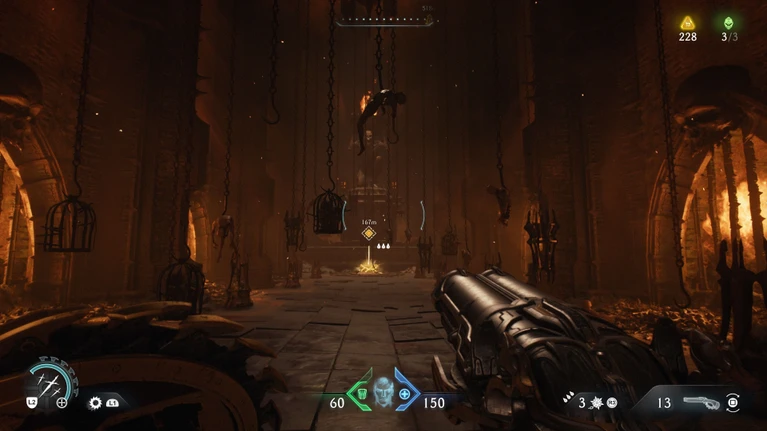Choose the equipped shotgun weapon icon
This screenshot has width=767, height=431.
(x=701, y=402)
